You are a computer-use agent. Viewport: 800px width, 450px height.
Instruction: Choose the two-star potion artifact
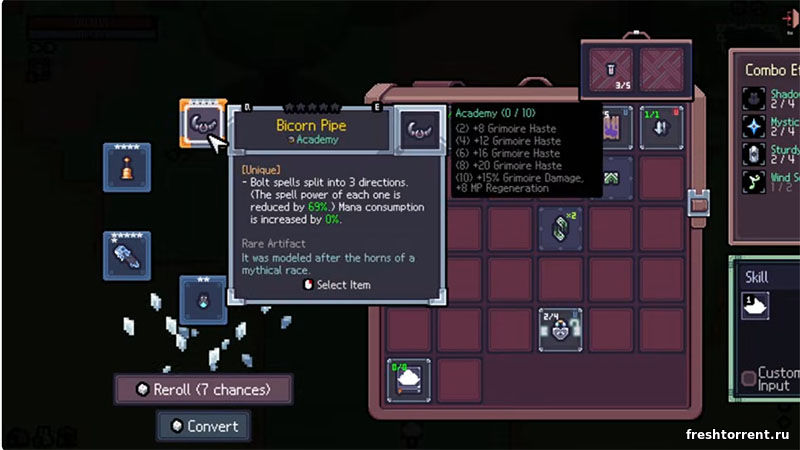coord(203,299)
